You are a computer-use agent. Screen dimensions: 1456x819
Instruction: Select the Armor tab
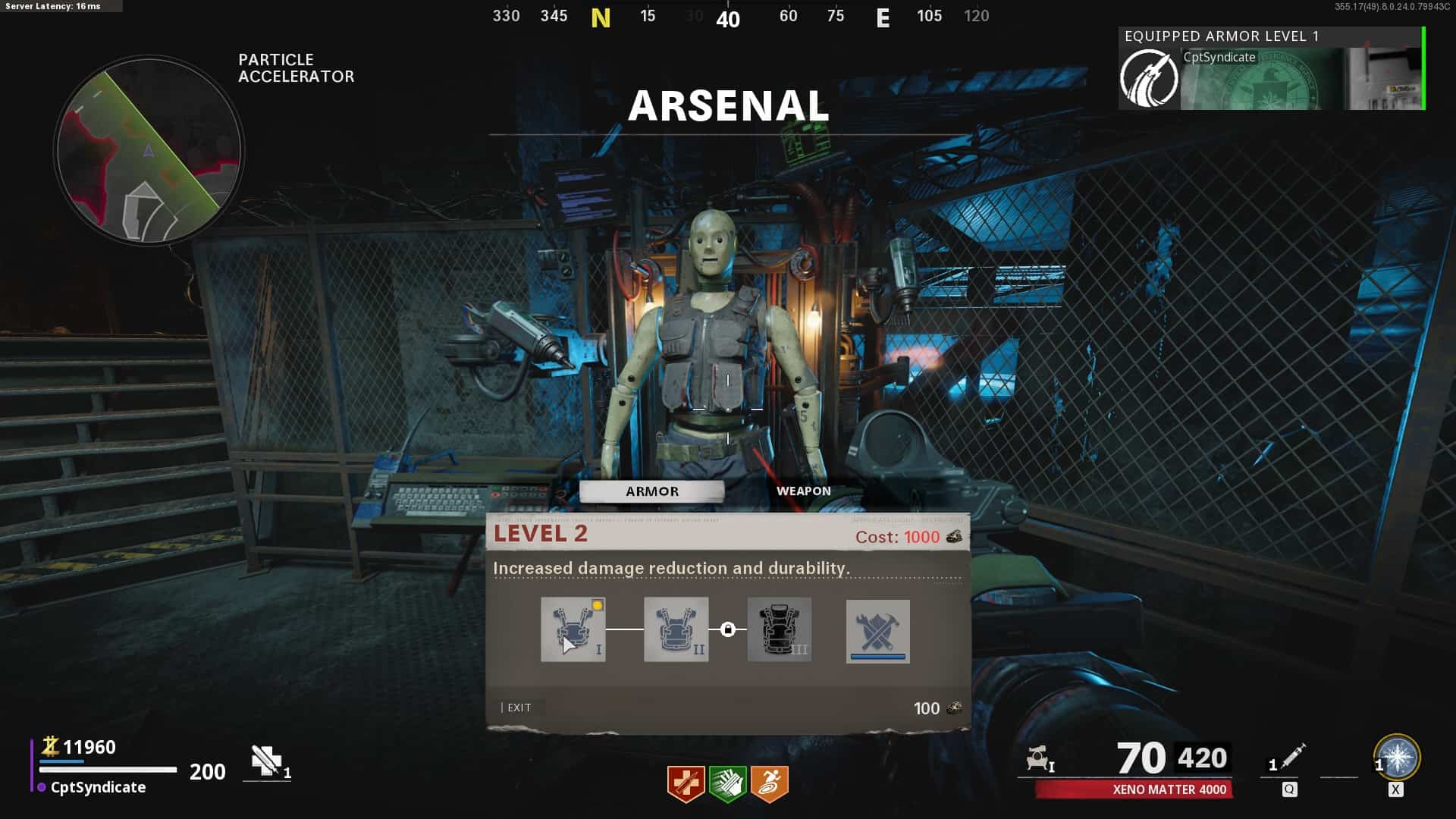651,491
